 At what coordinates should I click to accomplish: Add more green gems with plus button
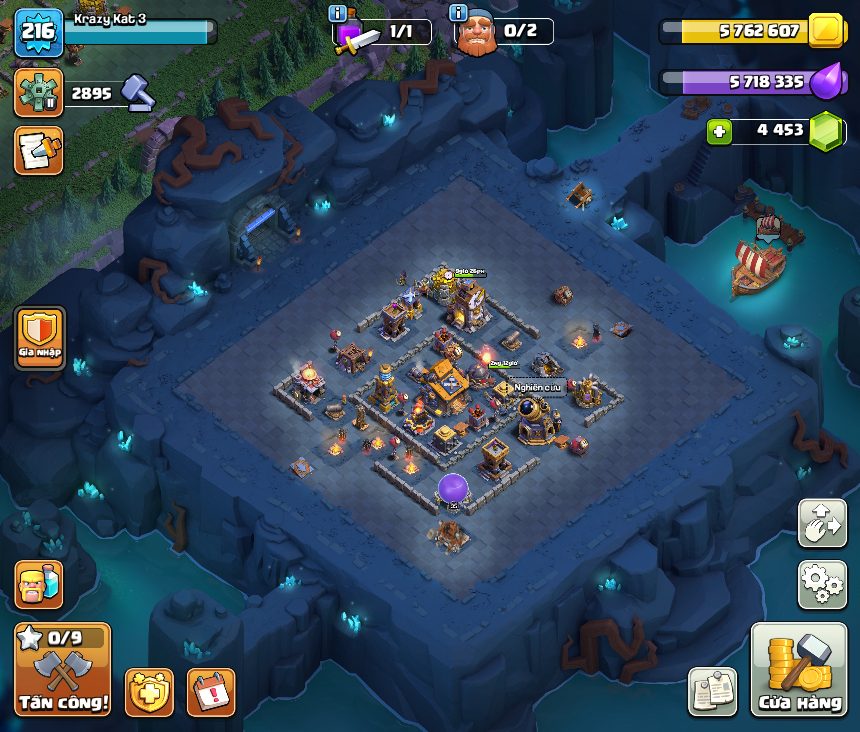718,131
